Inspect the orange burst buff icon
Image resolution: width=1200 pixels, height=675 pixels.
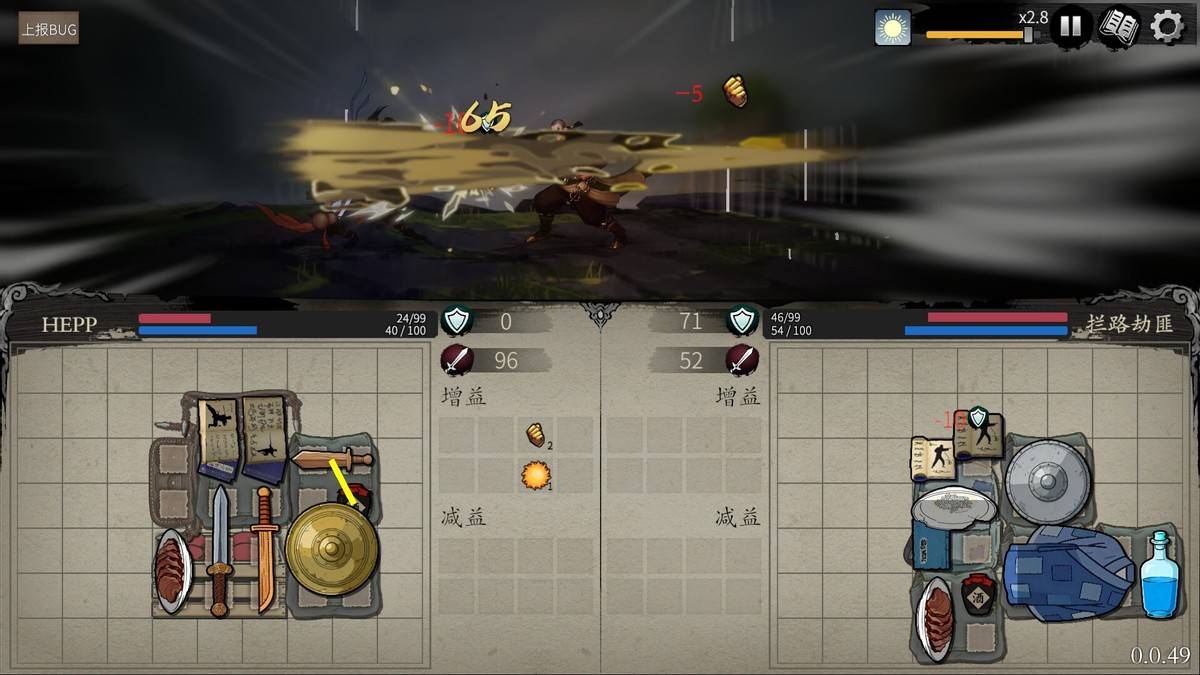click(x=536, y=475)
